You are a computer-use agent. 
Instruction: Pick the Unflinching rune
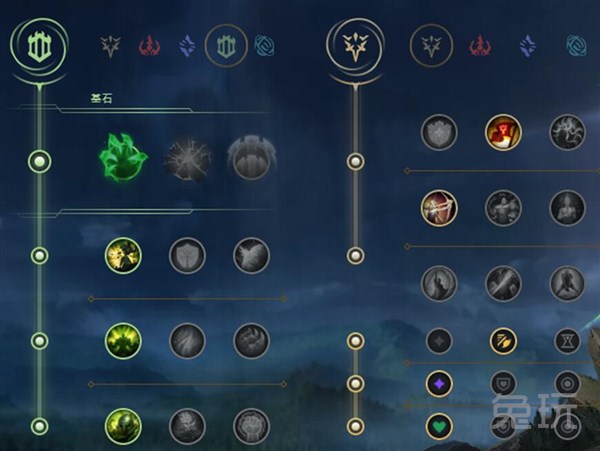[251, 426]
